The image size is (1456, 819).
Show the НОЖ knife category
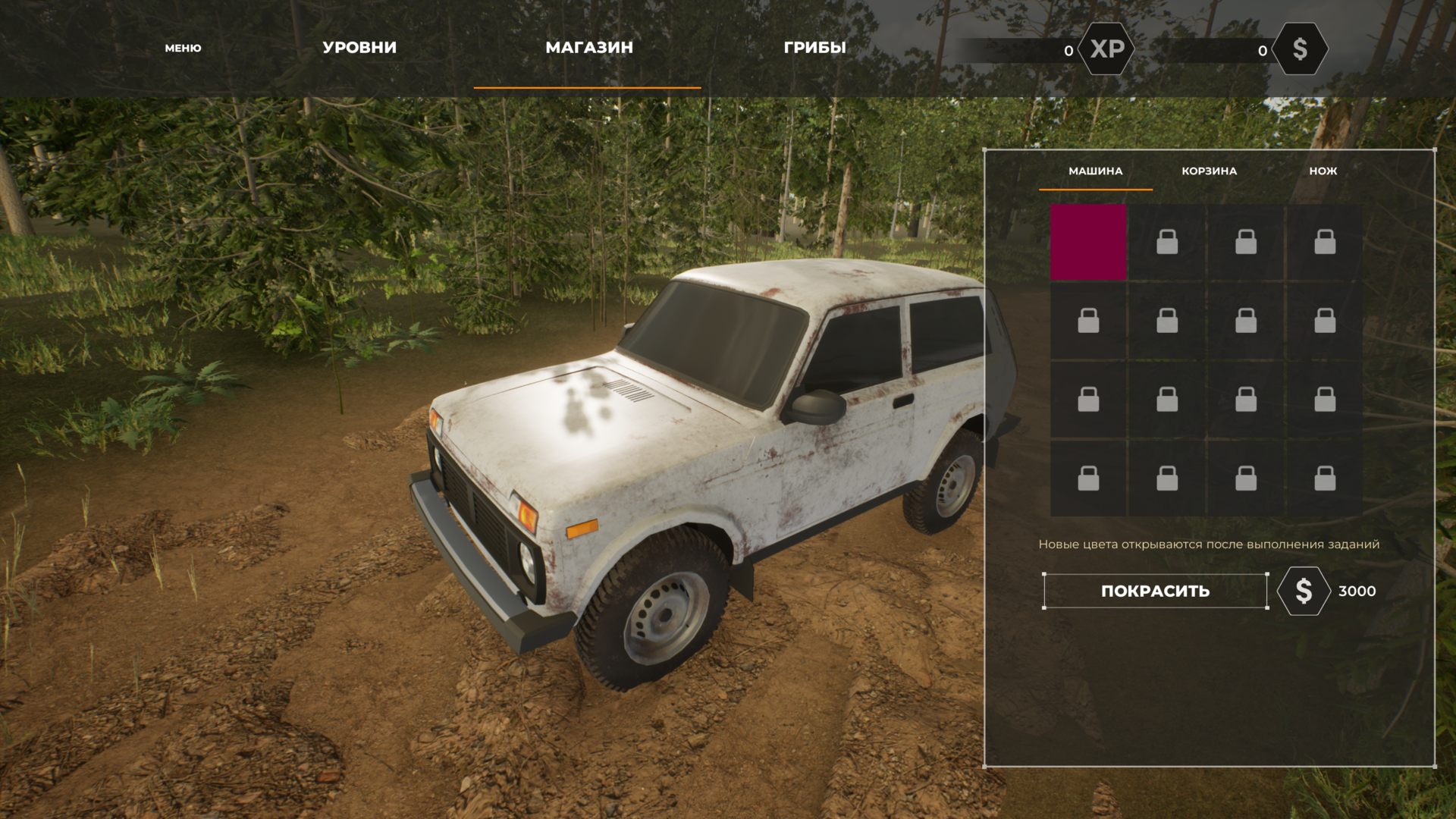[x=1323, y=171]
